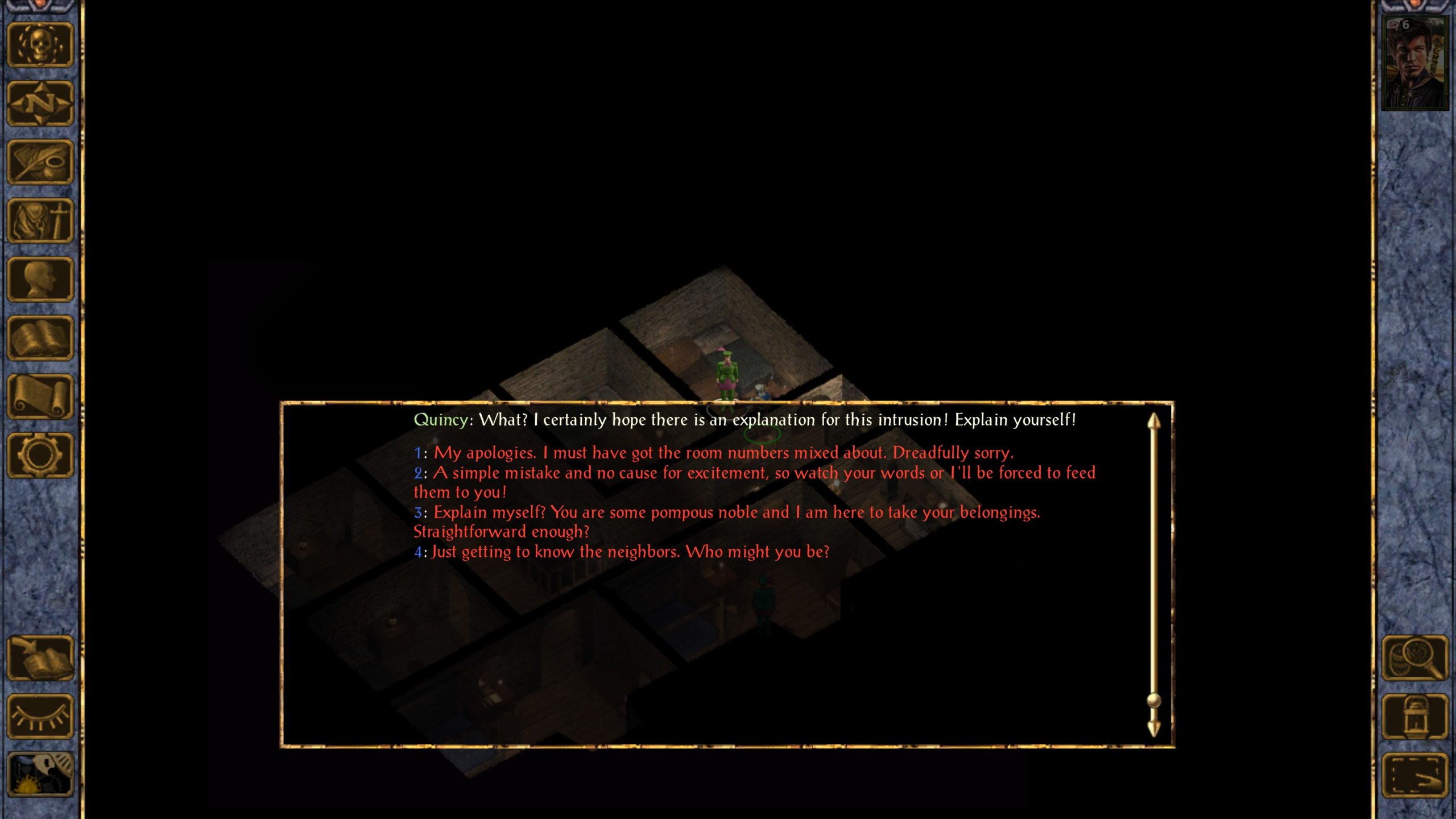The image size is (1456, 819).
Task: Show the character record with the head icon
Action: 40,279
